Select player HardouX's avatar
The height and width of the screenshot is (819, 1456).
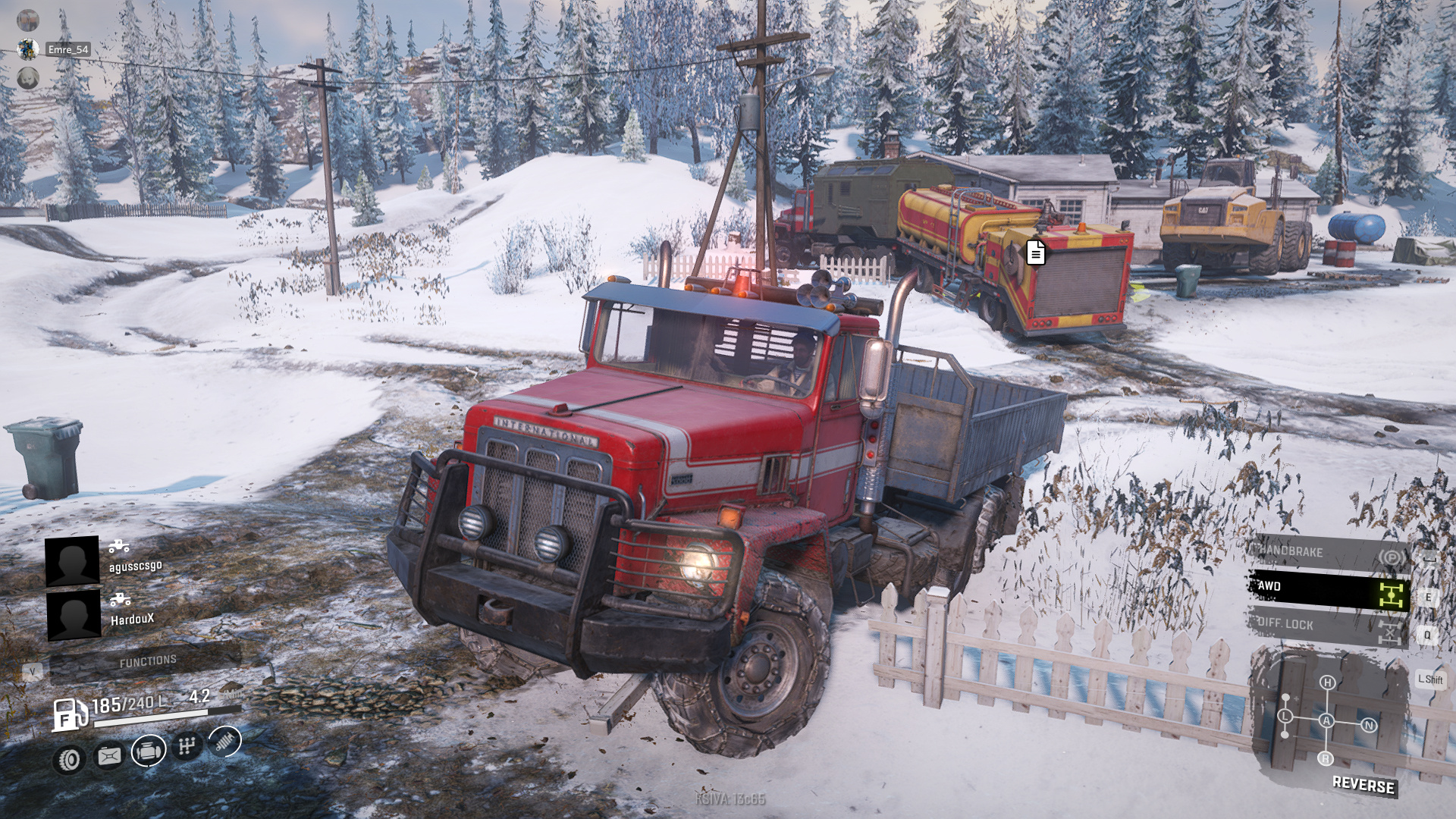74,614
